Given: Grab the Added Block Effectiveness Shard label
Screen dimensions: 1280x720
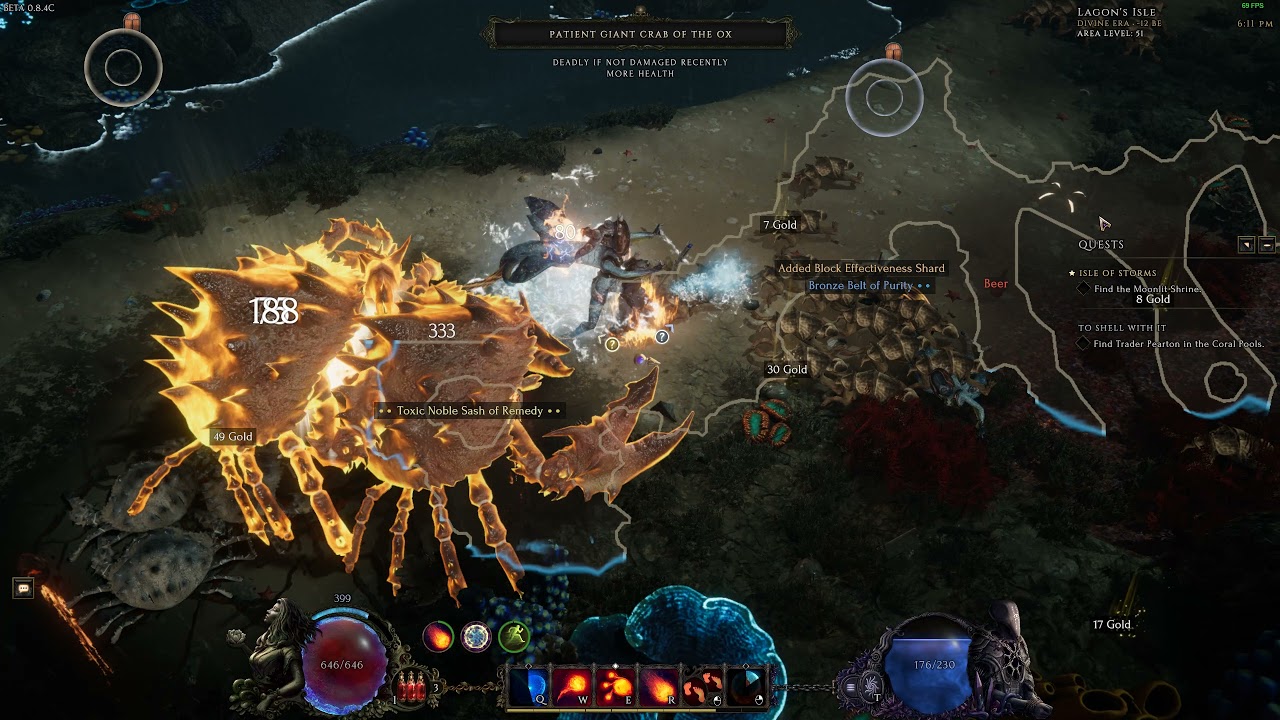Looking at the screenshot, I should 861,268.
